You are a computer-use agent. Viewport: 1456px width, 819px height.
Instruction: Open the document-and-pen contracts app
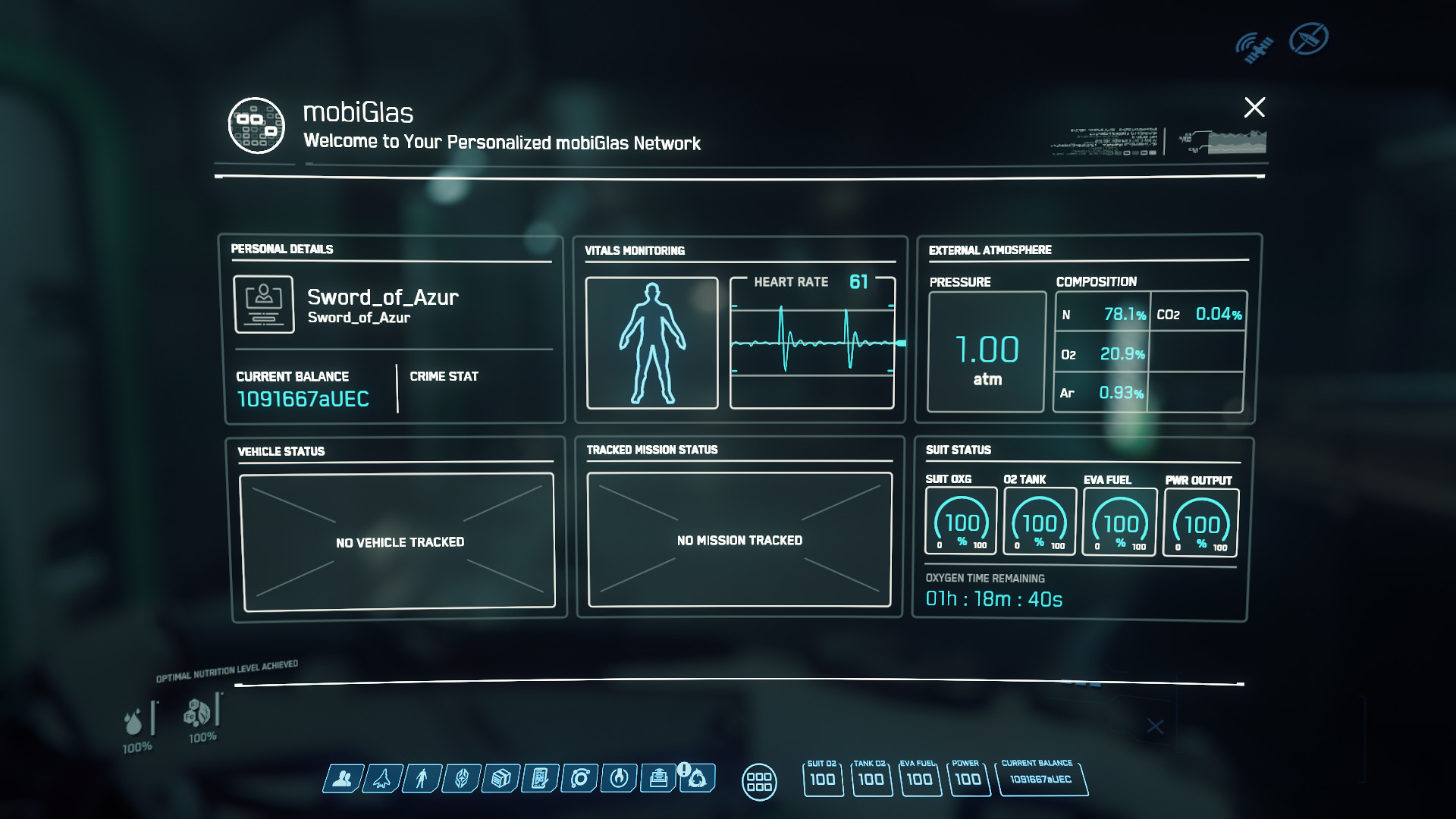click(x=540, y=778)
